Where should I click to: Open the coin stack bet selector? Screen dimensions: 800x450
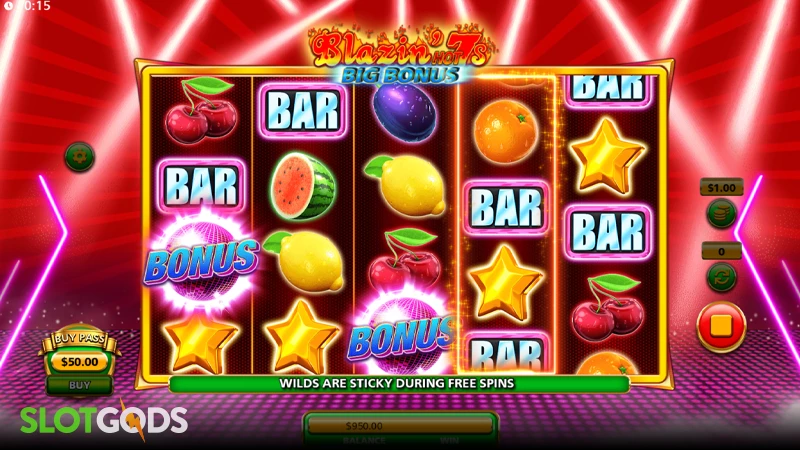pyautogui.click(x=720, y=213)
